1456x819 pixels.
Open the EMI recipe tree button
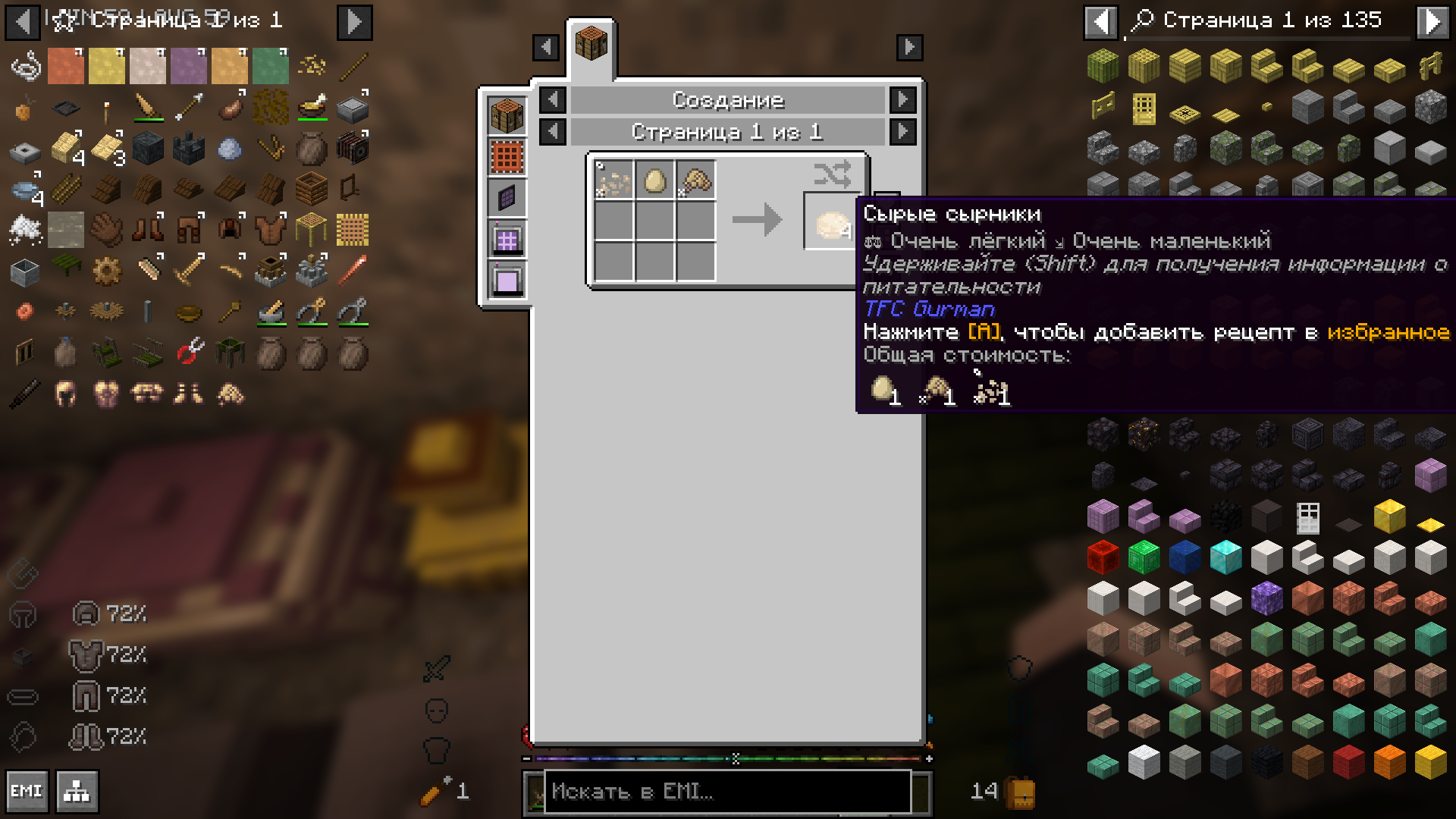pos(77,791)
